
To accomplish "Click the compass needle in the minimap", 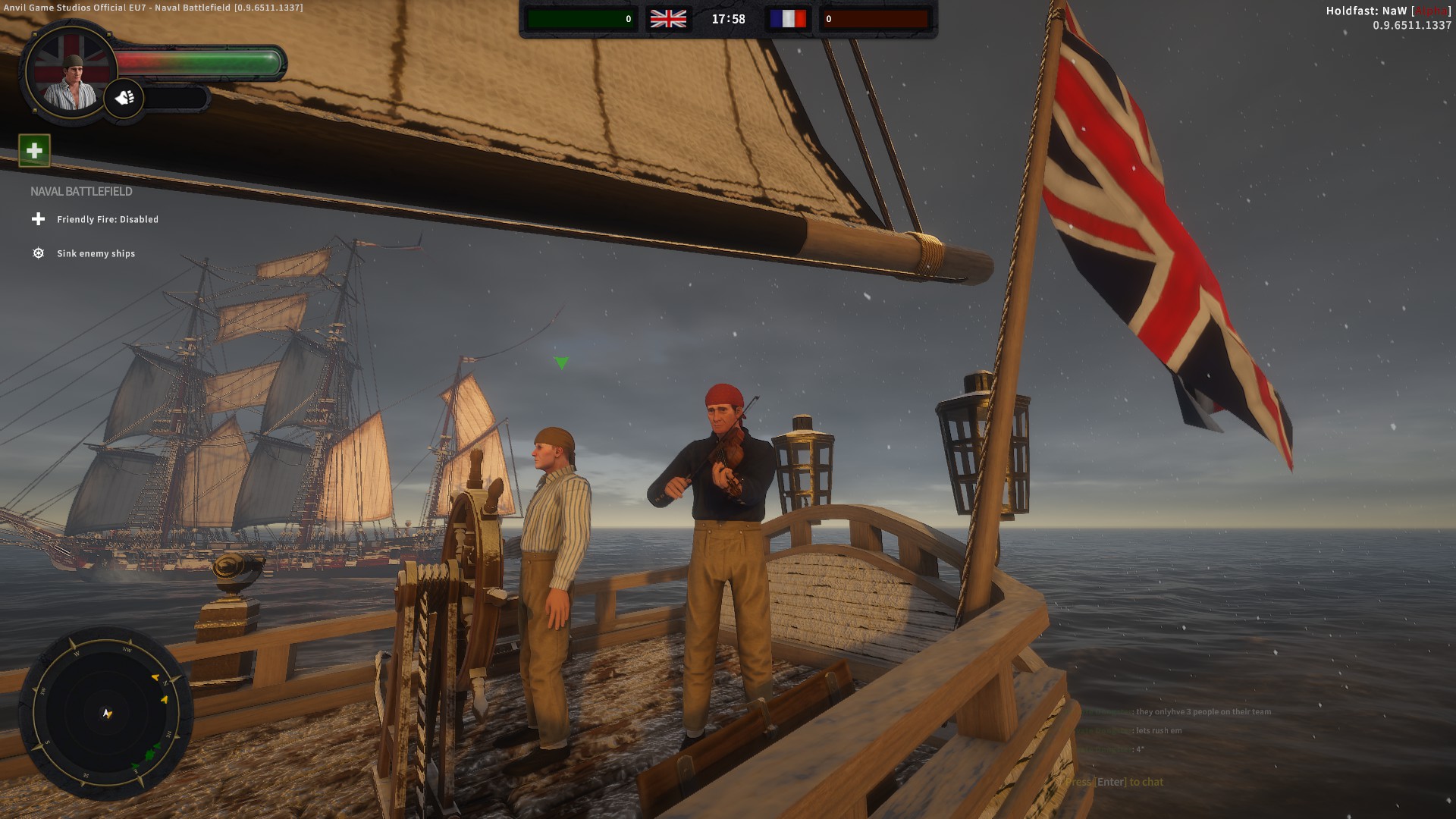I will click(106, 714).
